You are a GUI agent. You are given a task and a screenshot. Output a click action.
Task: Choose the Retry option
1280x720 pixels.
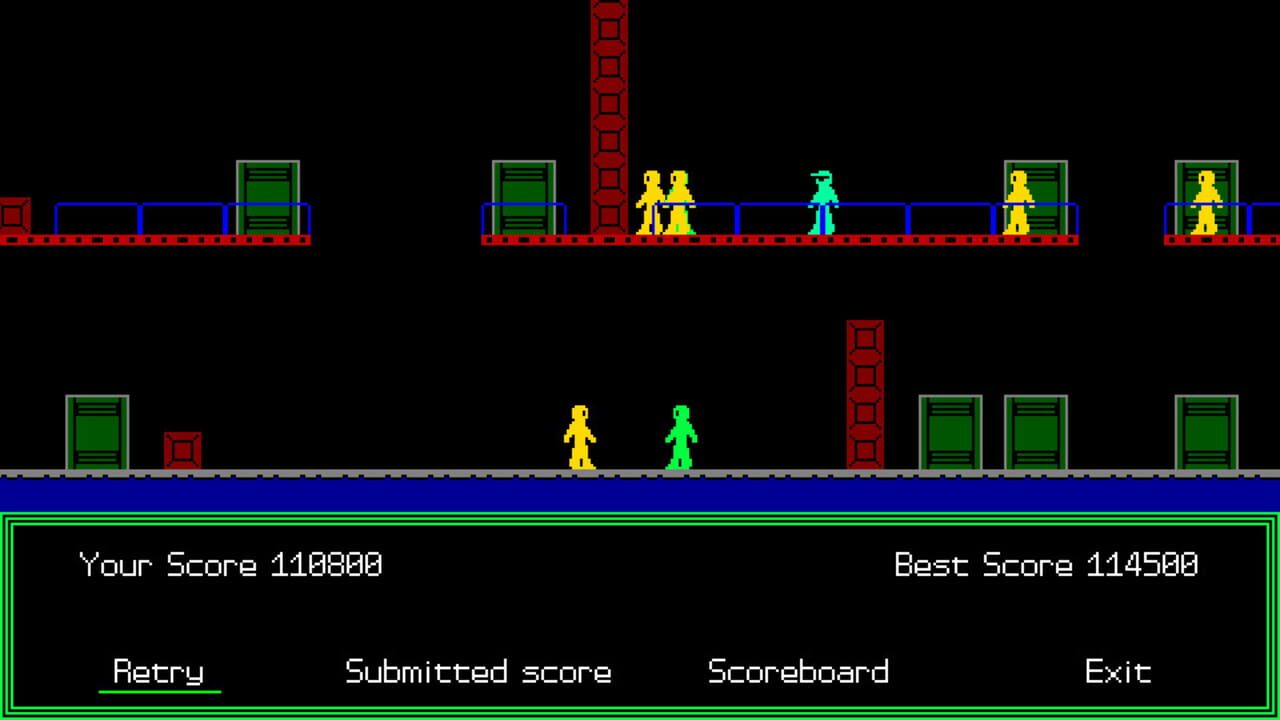[160, 672]
